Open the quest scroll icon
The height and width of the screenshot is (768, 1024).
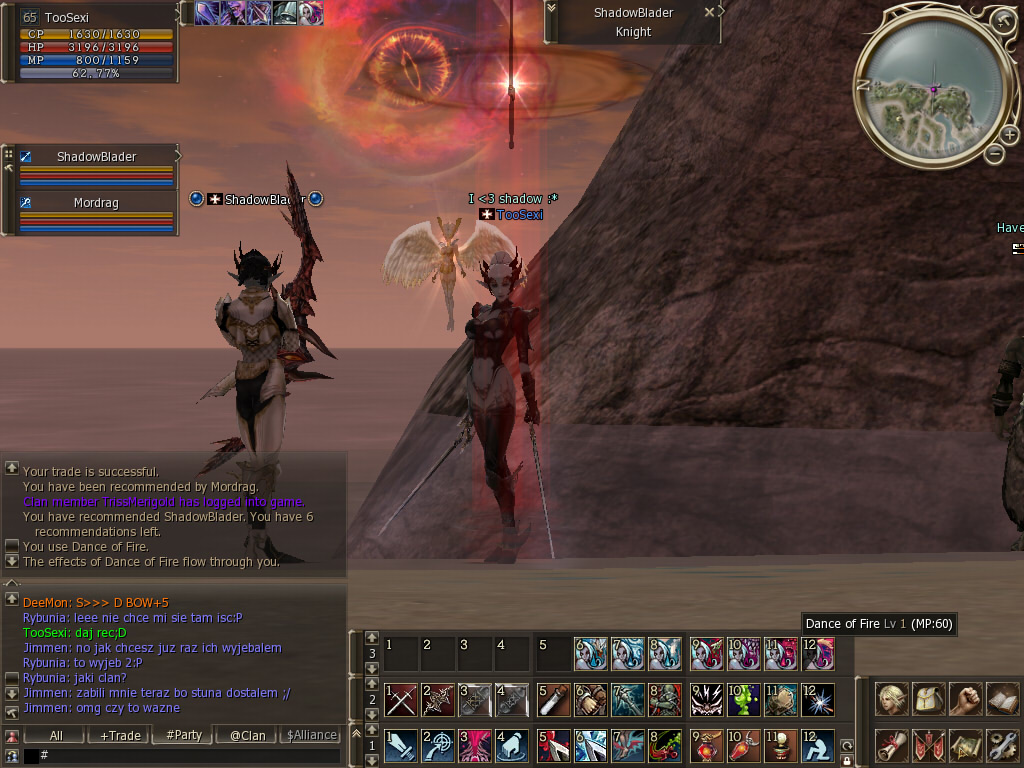click(892, 746)
